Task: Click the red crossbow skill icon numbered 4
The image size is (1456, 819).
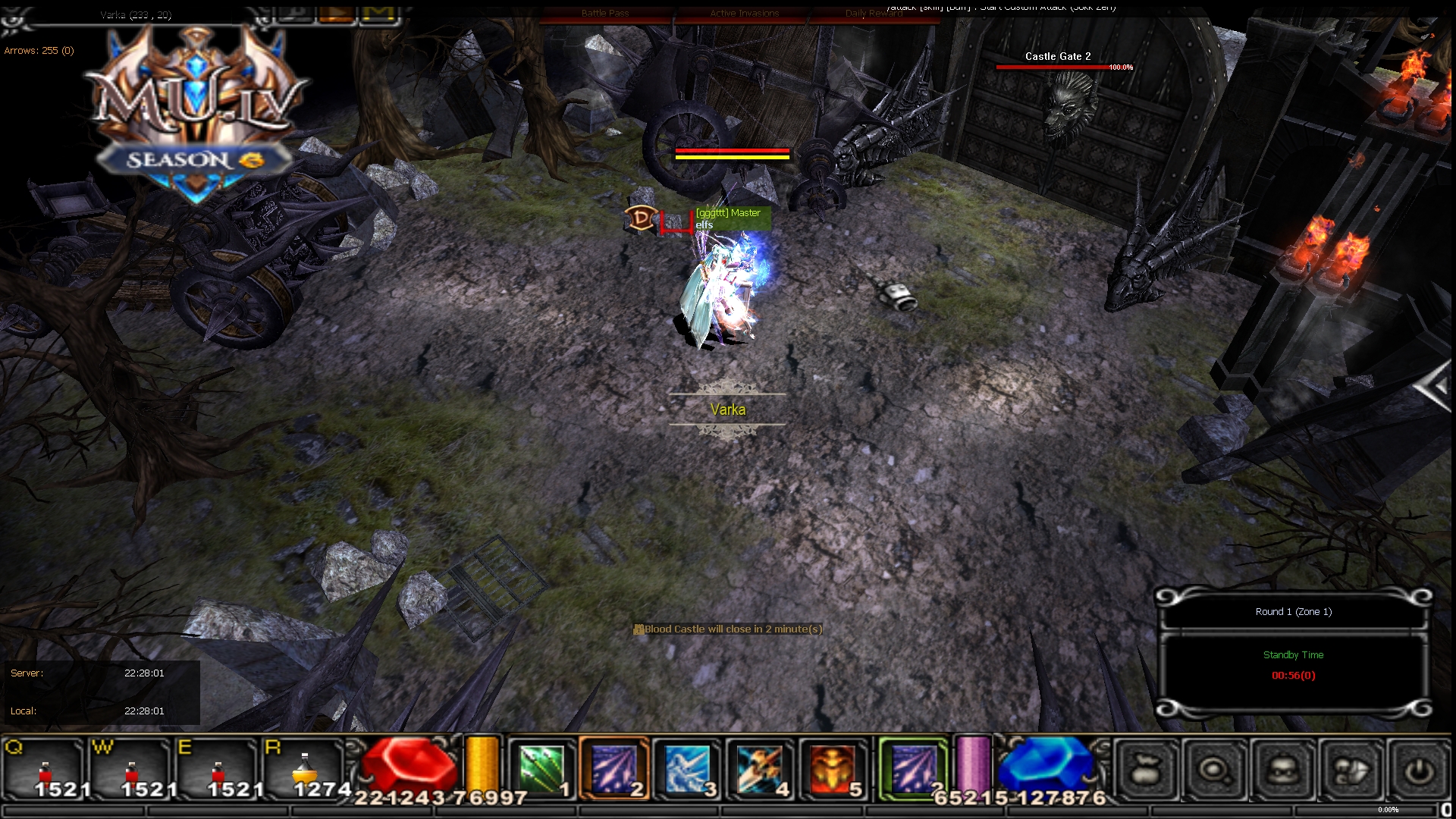Action: pyautogui.click(x=761, y=768)
